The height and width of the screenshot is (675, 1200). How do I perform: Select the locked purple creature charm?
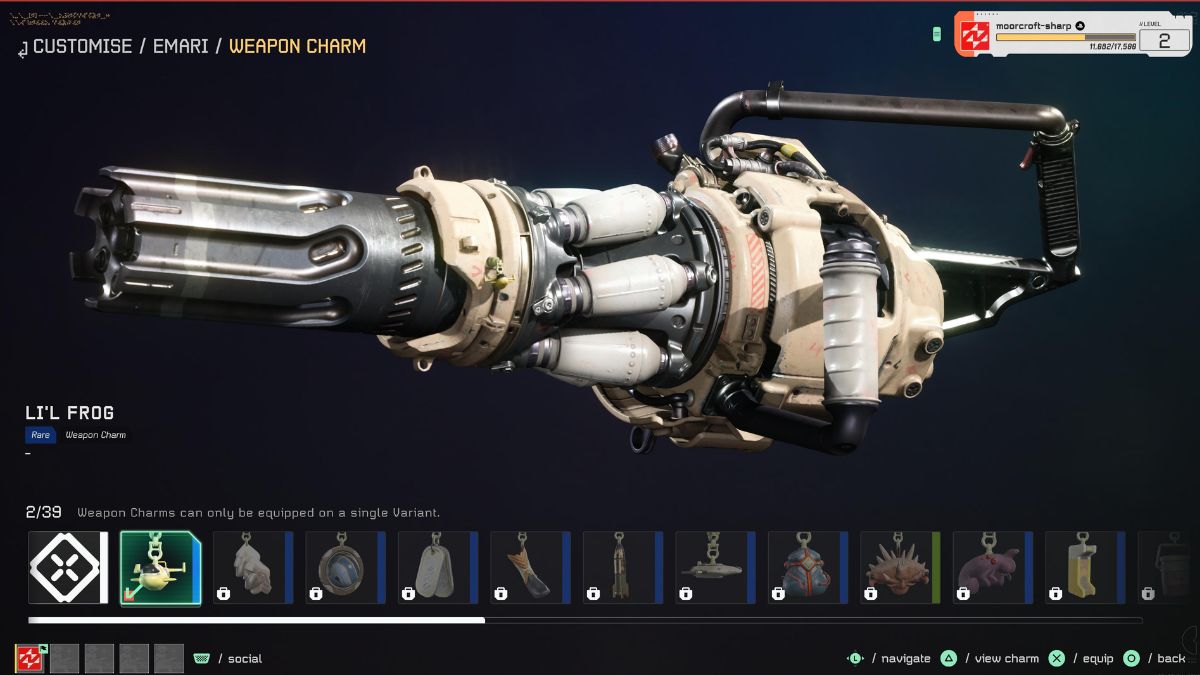992,567
